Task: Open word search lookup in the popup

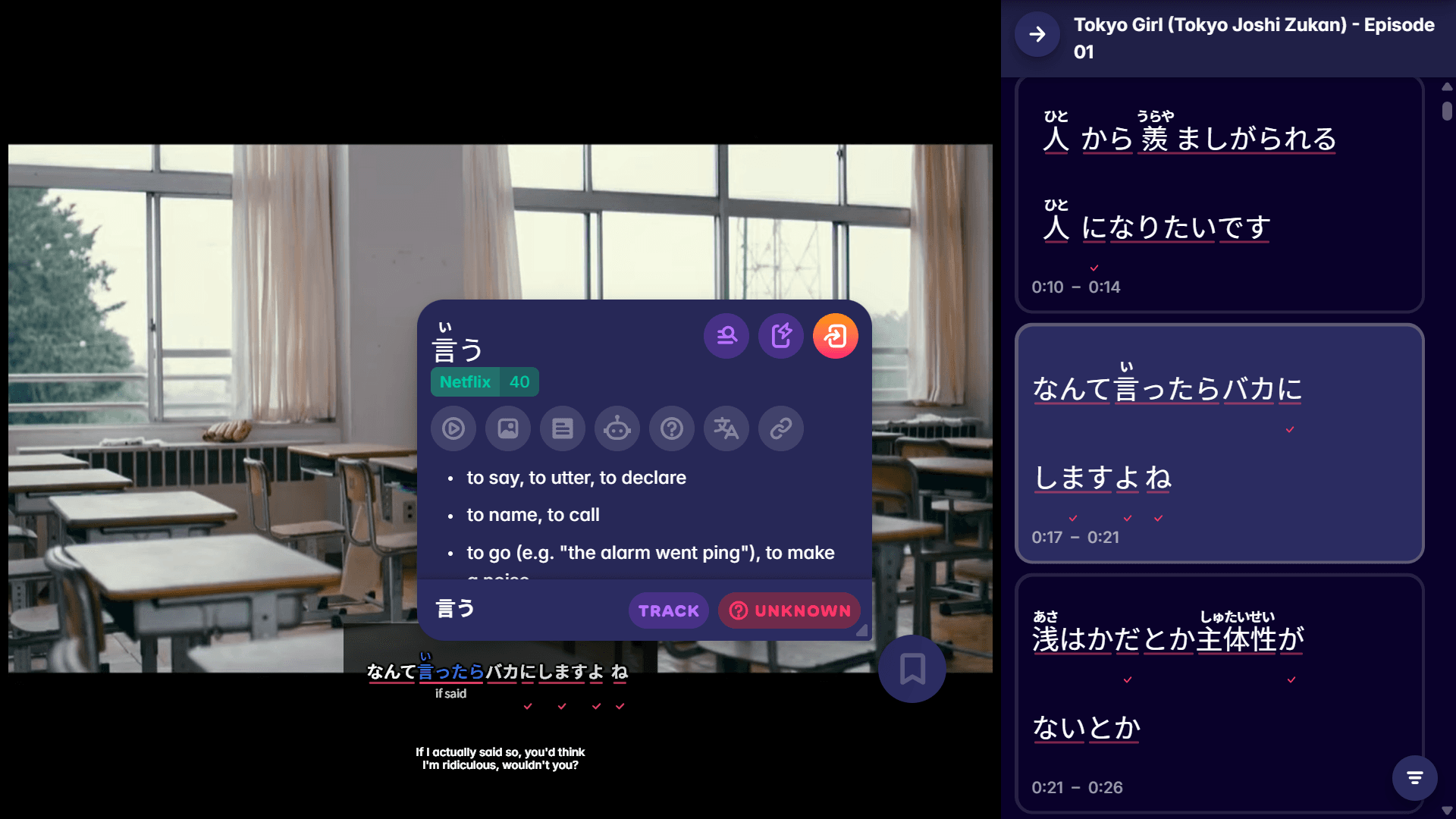Action: click(726, 335)
